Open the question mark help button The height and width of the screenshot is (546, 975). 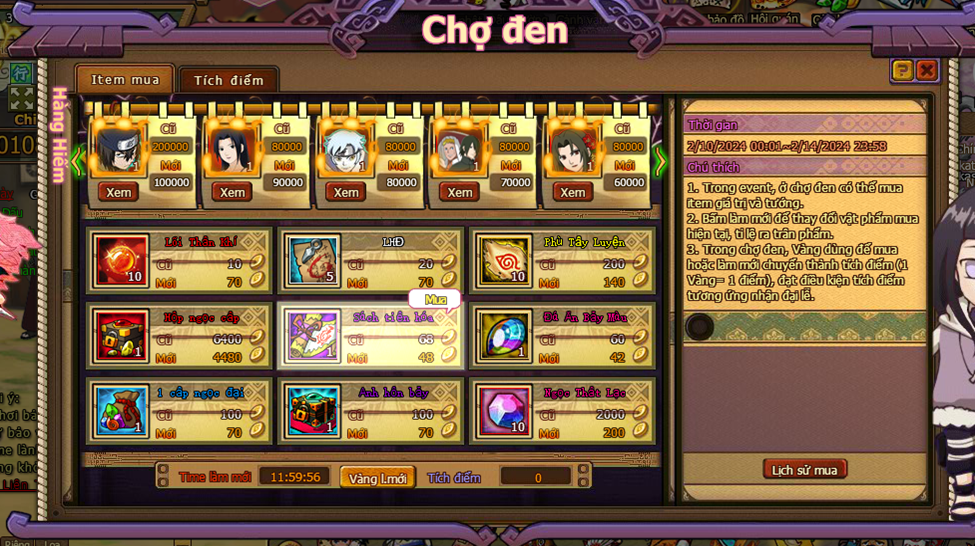pos(902,70)
